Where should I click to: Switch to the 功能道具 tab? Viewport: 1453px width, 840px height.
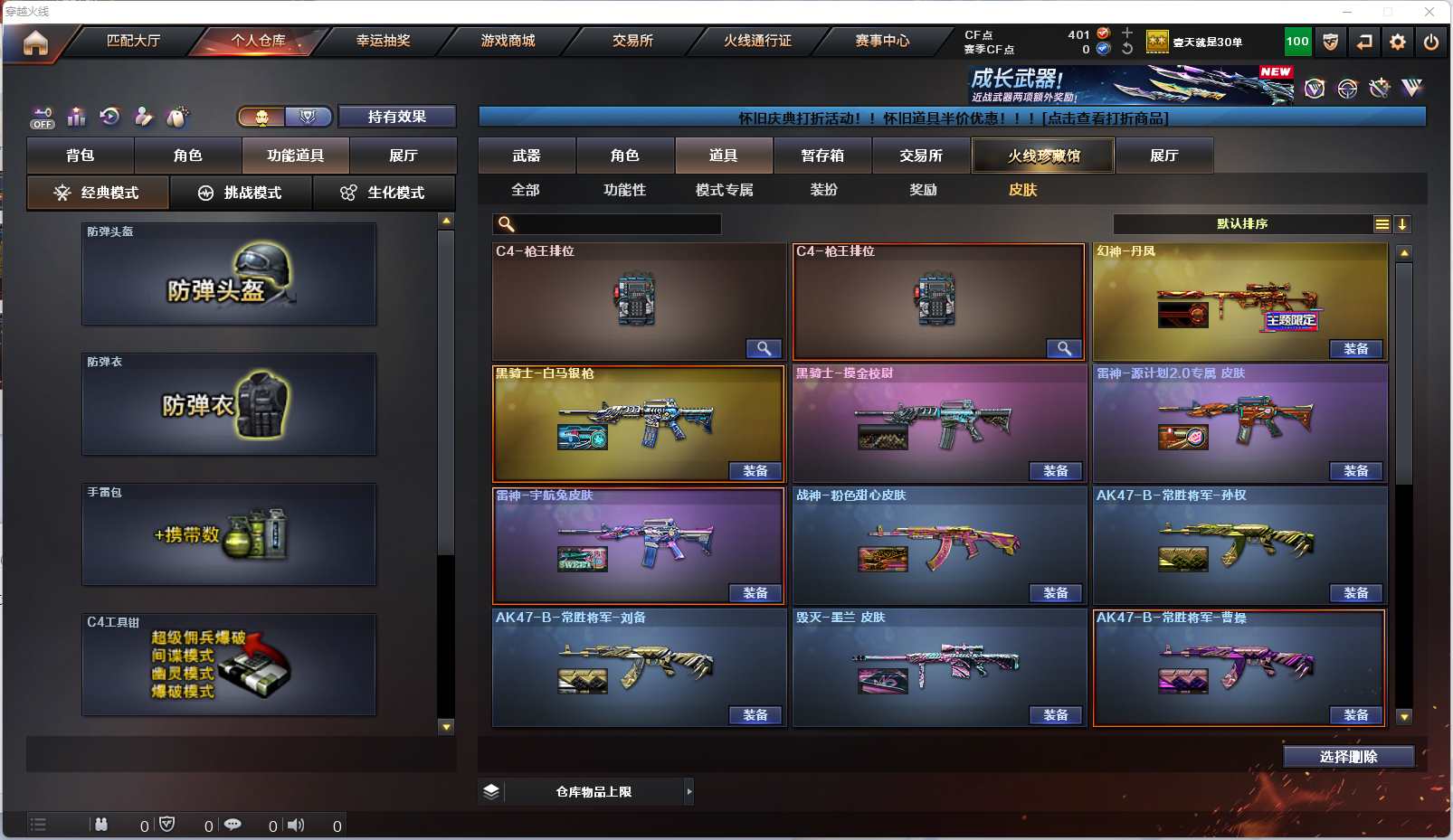click(295, 156)
